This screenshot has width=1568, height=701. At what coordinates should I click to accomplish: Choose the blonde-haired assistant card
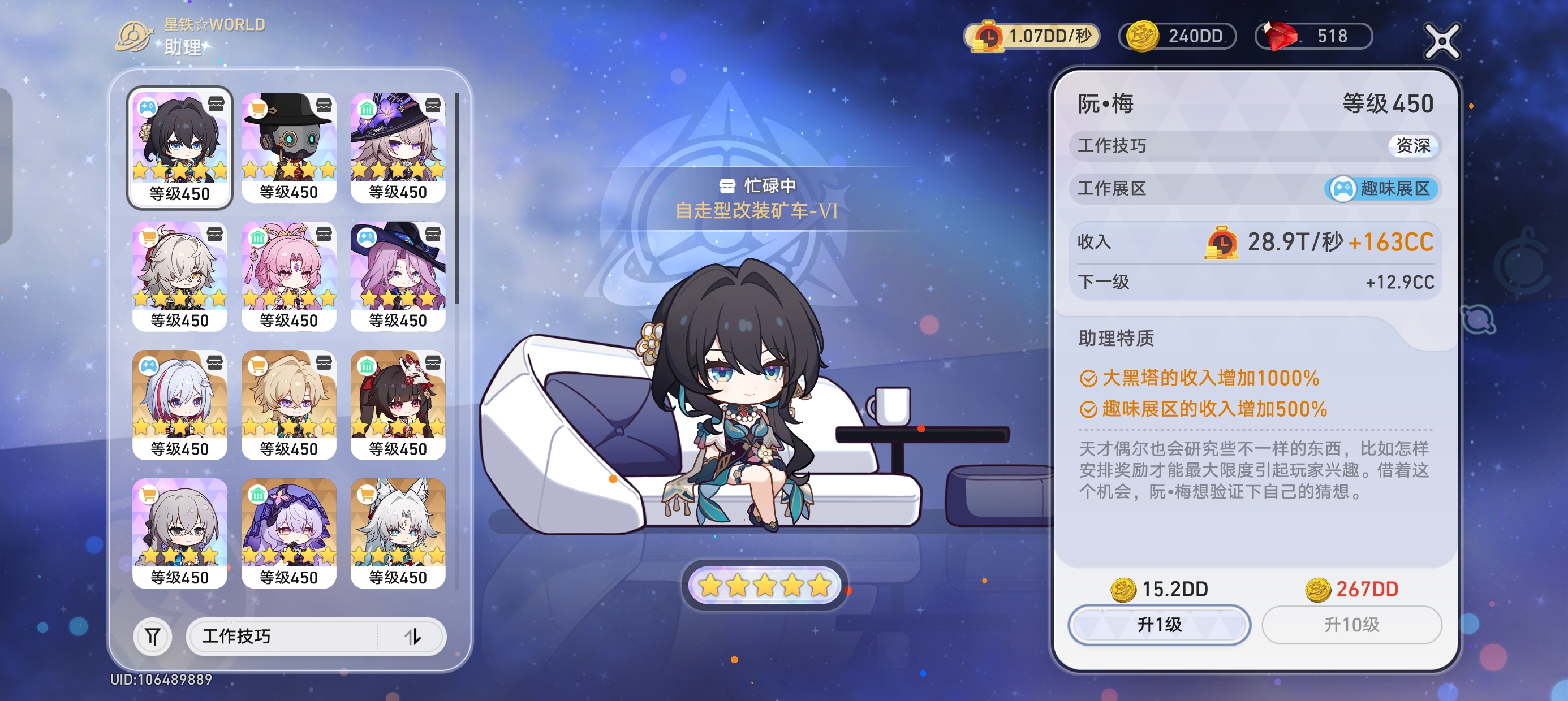(288, 404)
